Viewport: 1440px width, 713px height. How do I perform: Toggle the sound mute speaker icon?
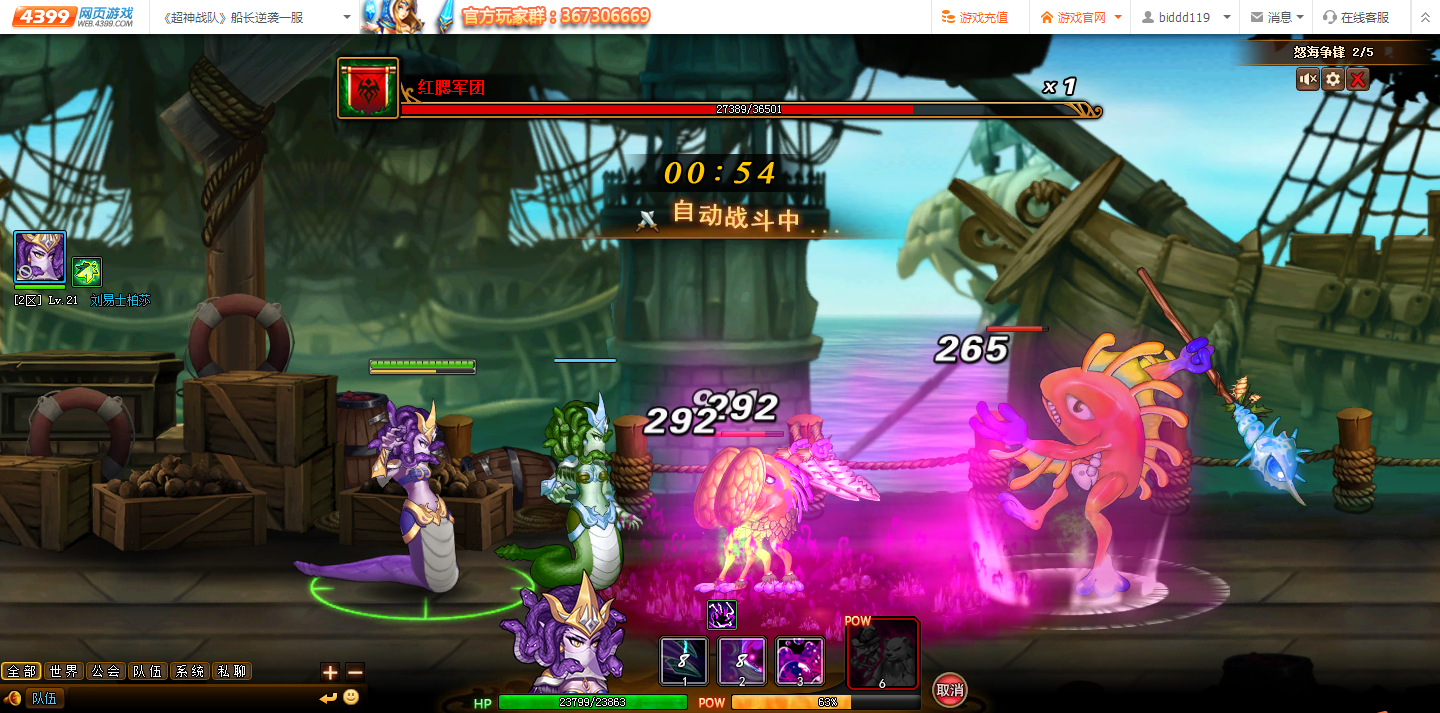tap(1307, 79)
